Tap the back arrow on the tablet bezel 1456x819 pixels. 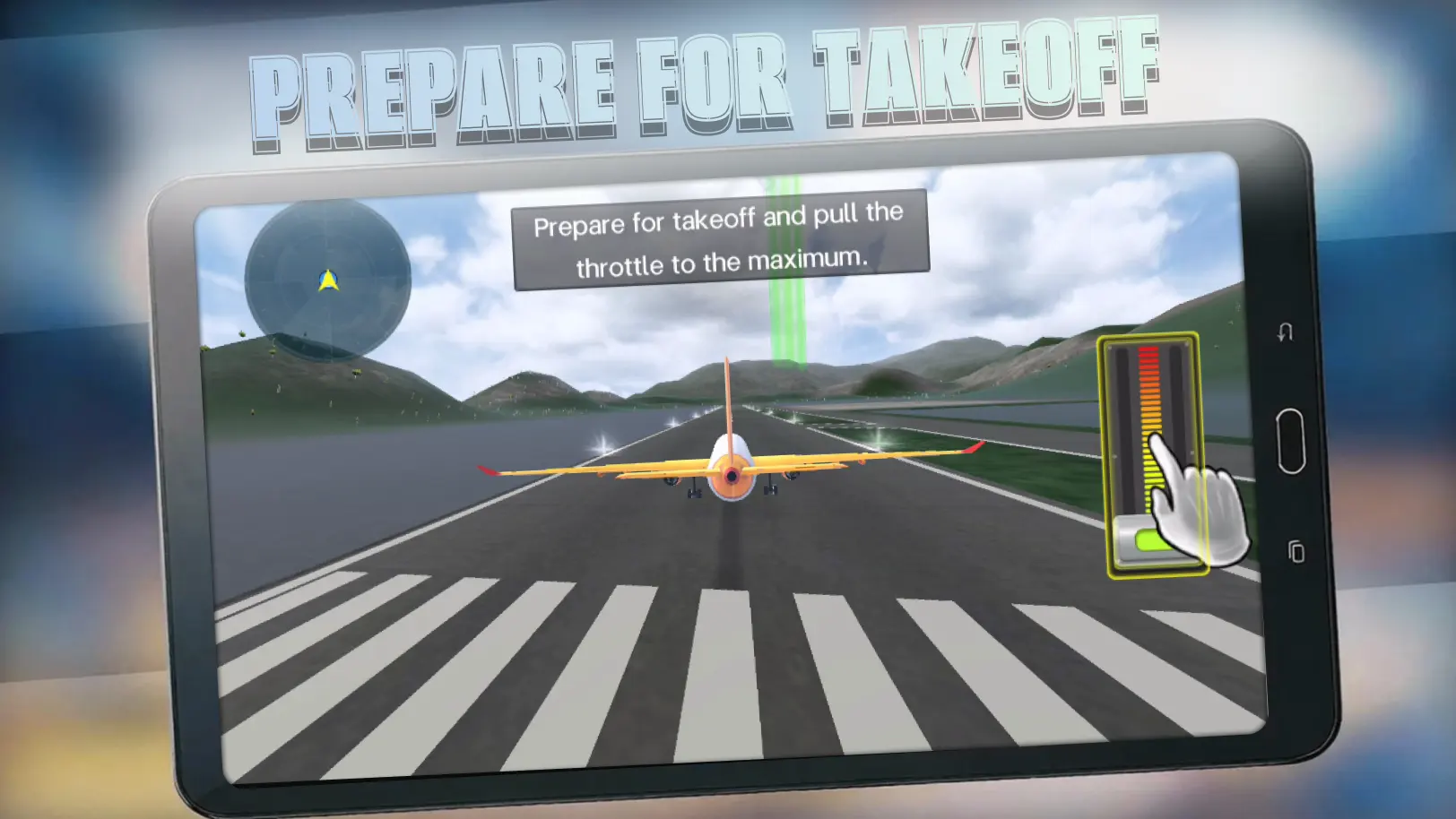(x=1284, y=332)
